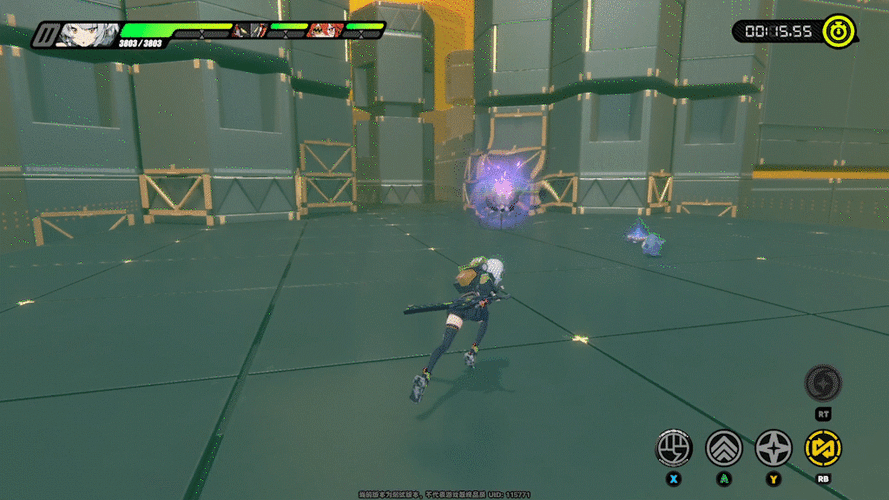Use the four-point star special skill
Image resolution: width=889 pixels, height=500 pixels.
773,448
